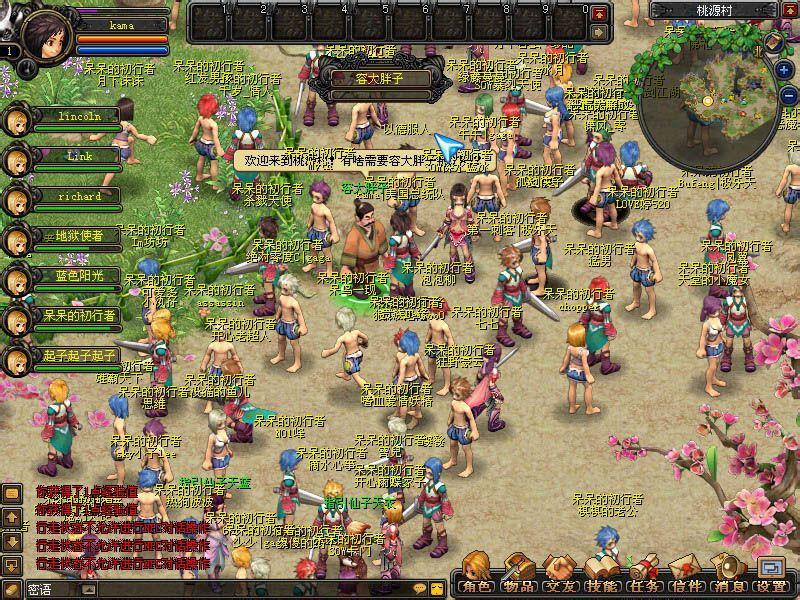
Task: Open the world map scroll icon
Action: point(775,43)
